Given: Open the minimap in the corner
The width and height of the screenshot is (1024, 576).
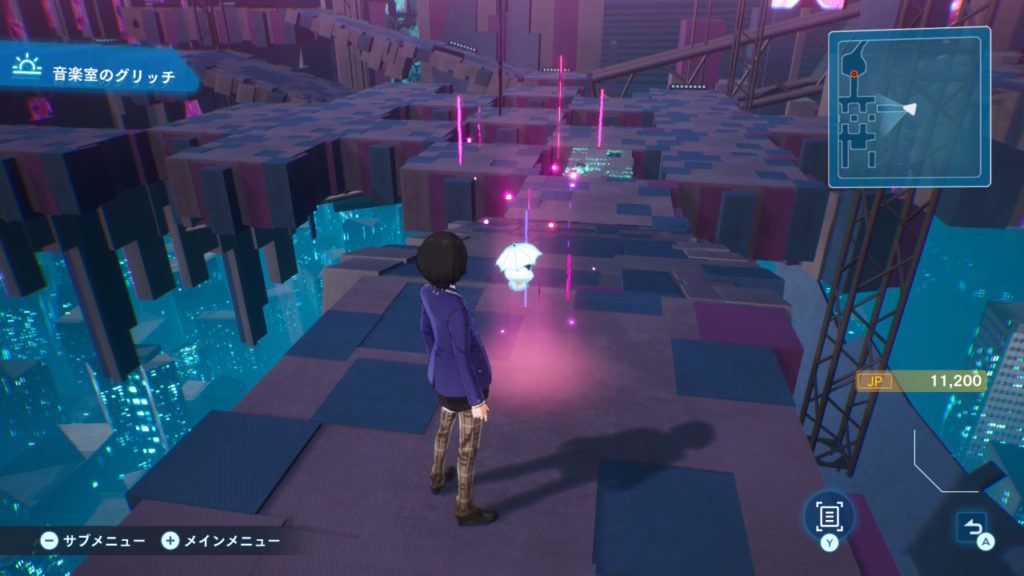Looking at the screenshot, I should click(909, 107).
